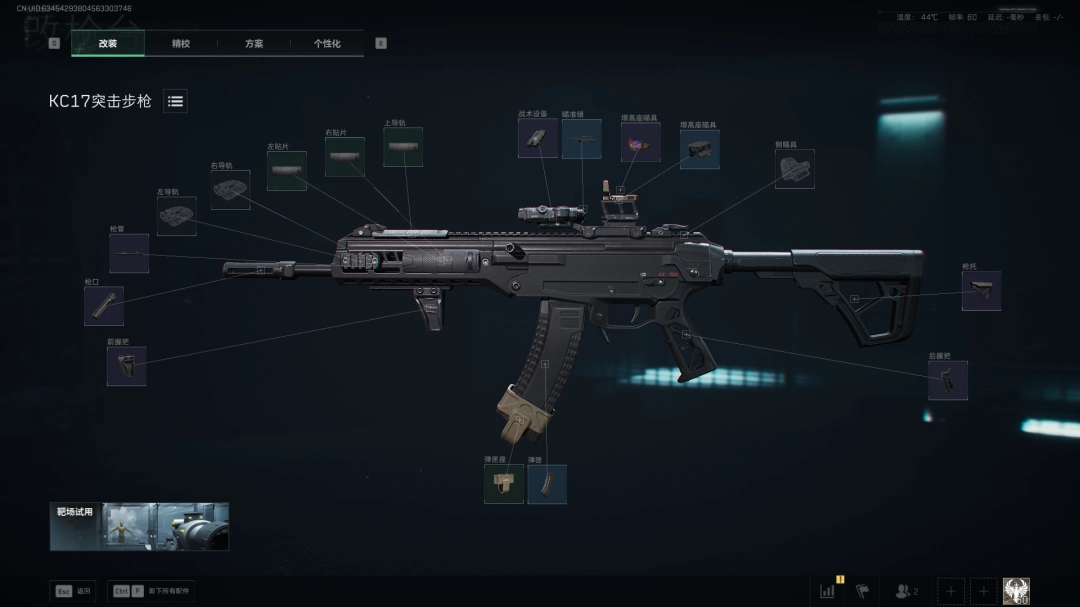Click the 右导轨 right rail slot
1080x607 pixels.
click(x=230, y=190)
